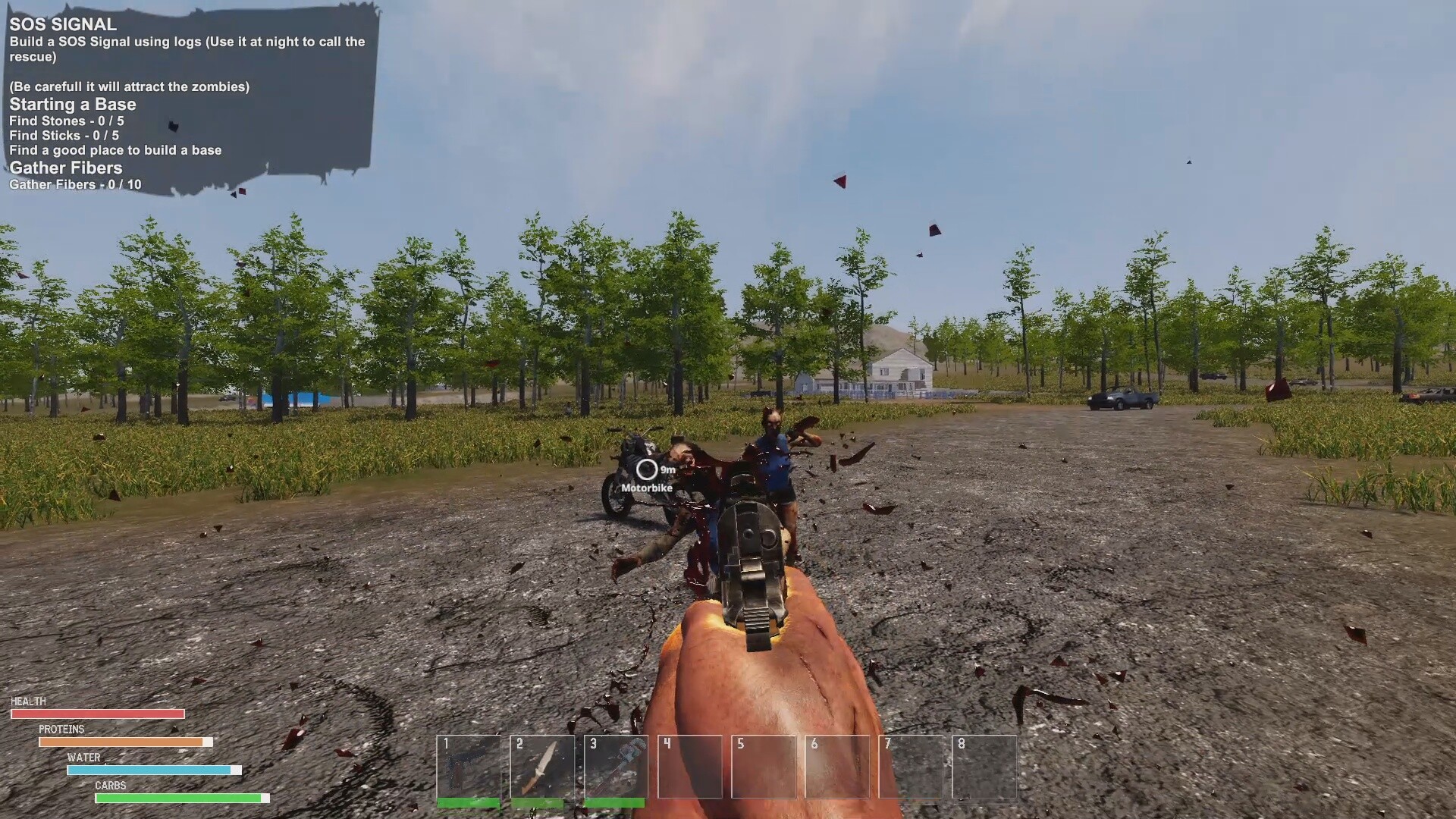Click the HEALTH bar

pos(97,714)
